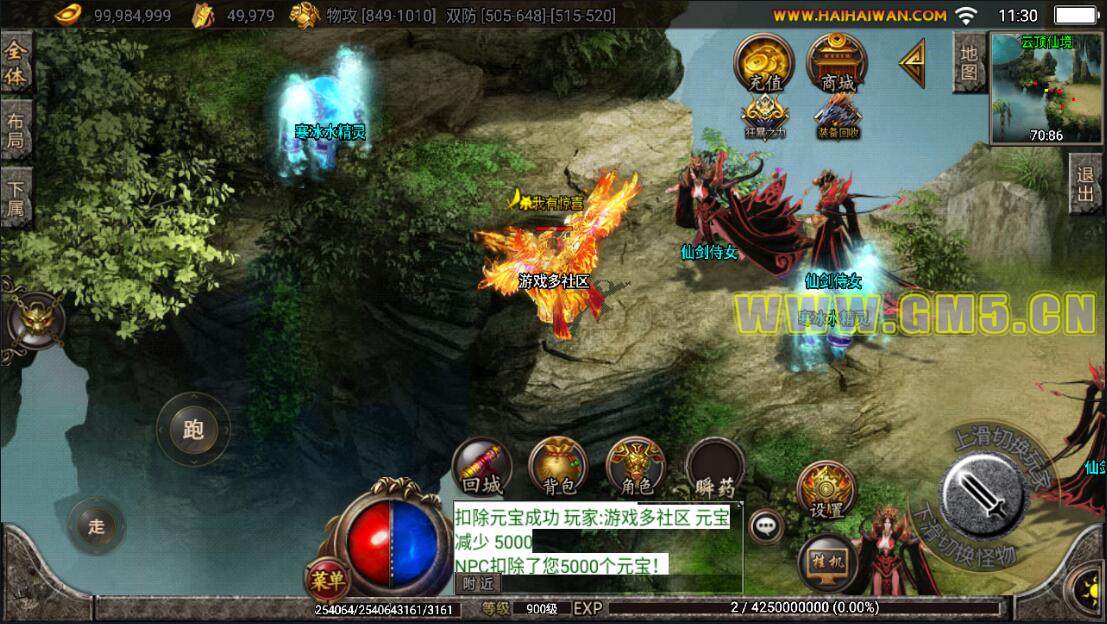The image size is (1107, 624).
Task: Click the 云顶仙境 minimap
Action: [1046, 88]
